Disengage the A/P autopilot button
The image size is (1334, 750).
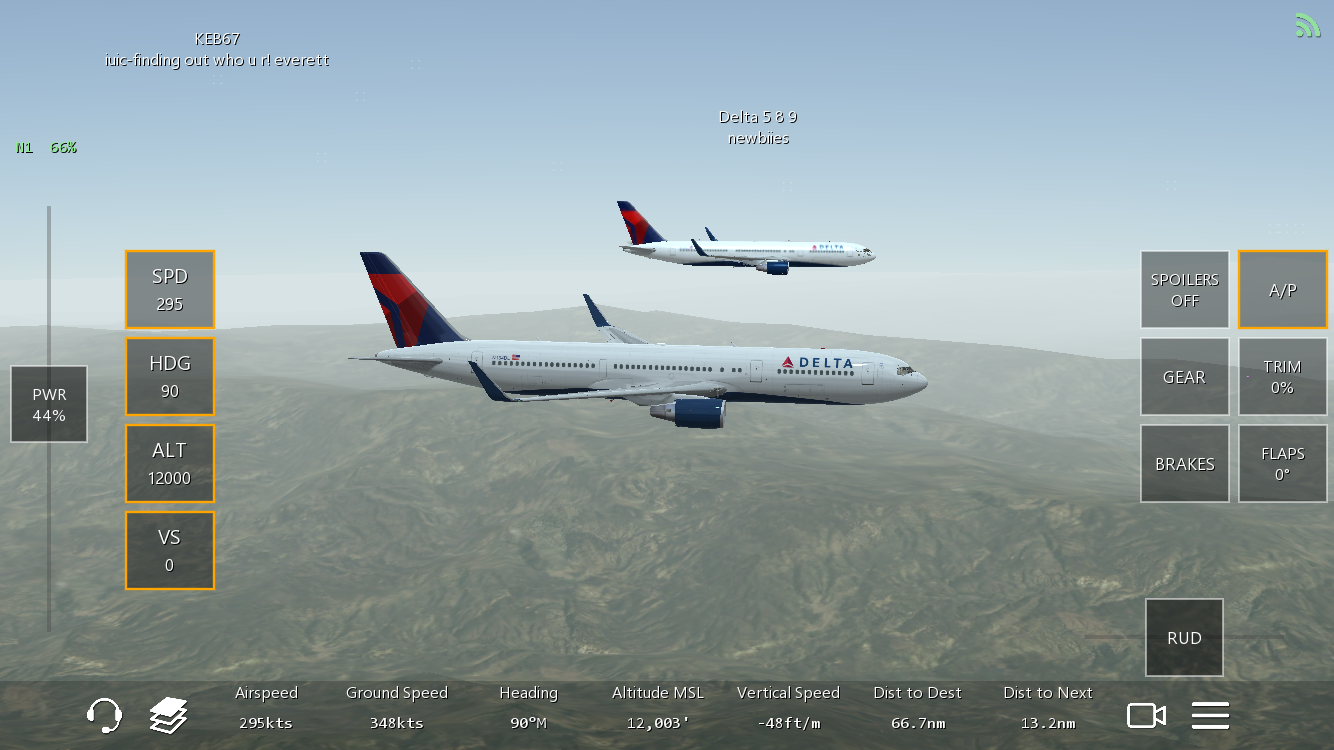click(1283, 290)
